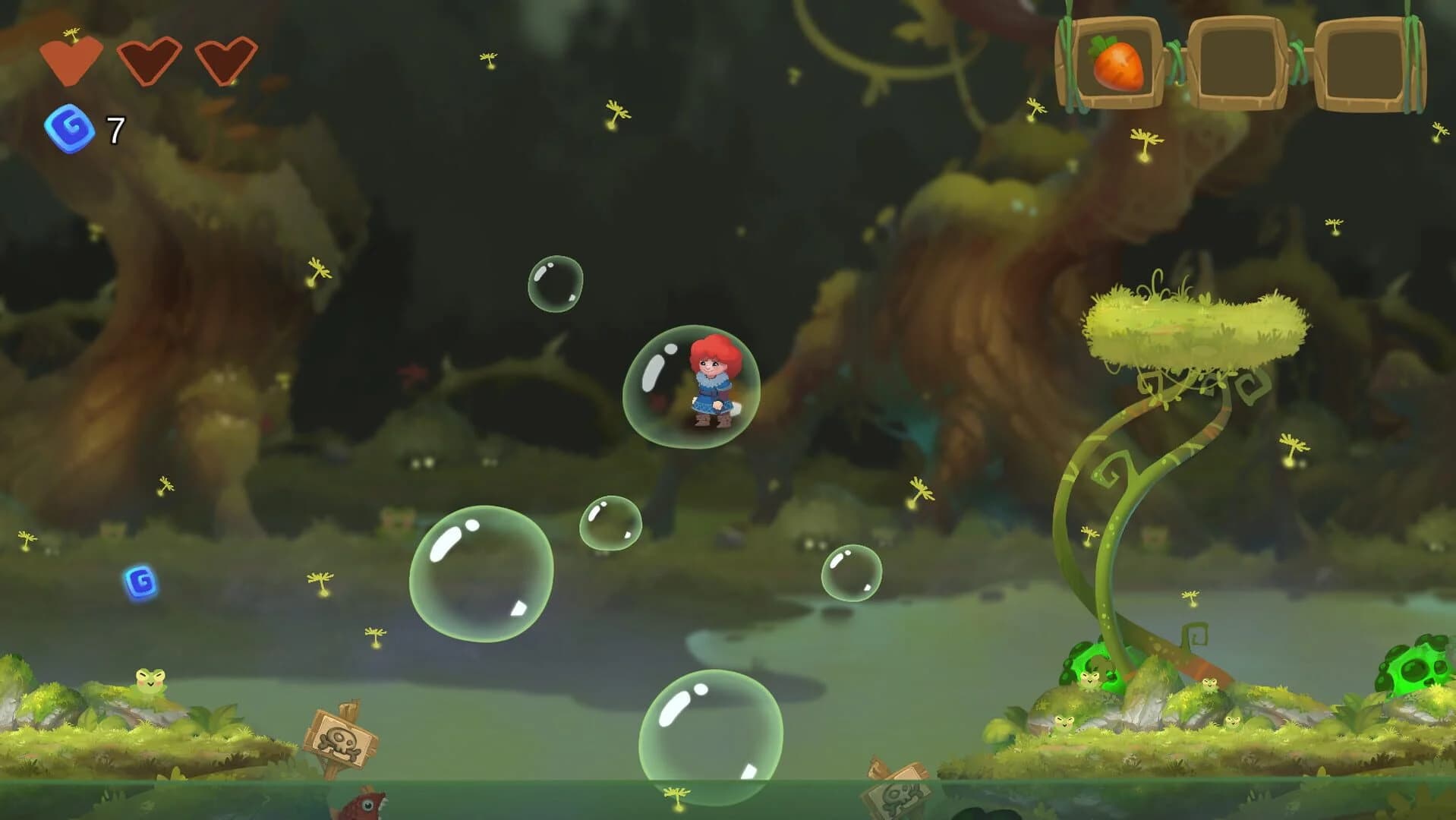
Task: Click the red fish in the bottom-left water
Action: tap(364, 805)
